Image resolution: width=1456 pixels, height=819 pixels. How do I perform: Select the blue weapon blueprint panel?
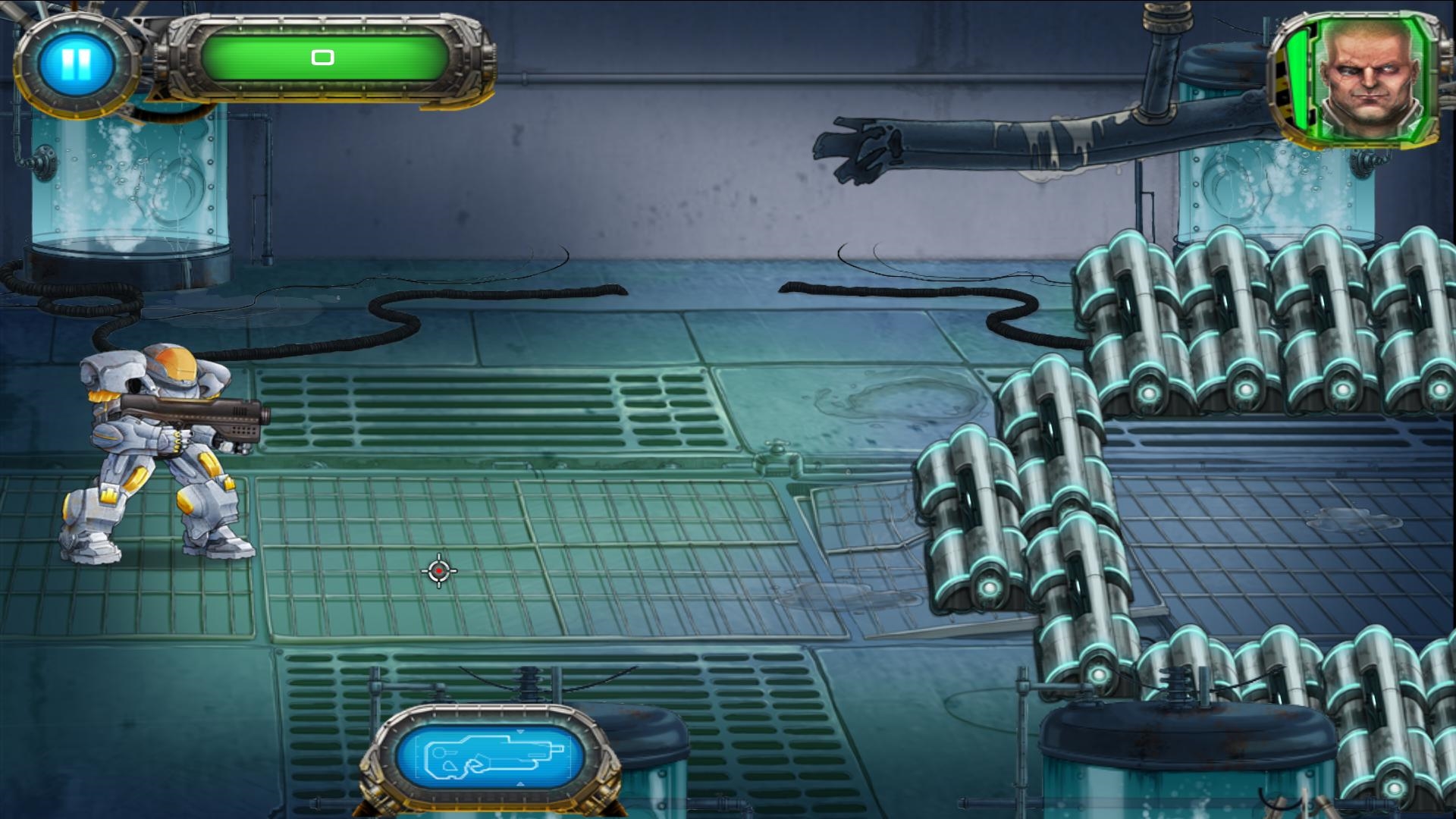pyautogui.click(x=491, y=755)
